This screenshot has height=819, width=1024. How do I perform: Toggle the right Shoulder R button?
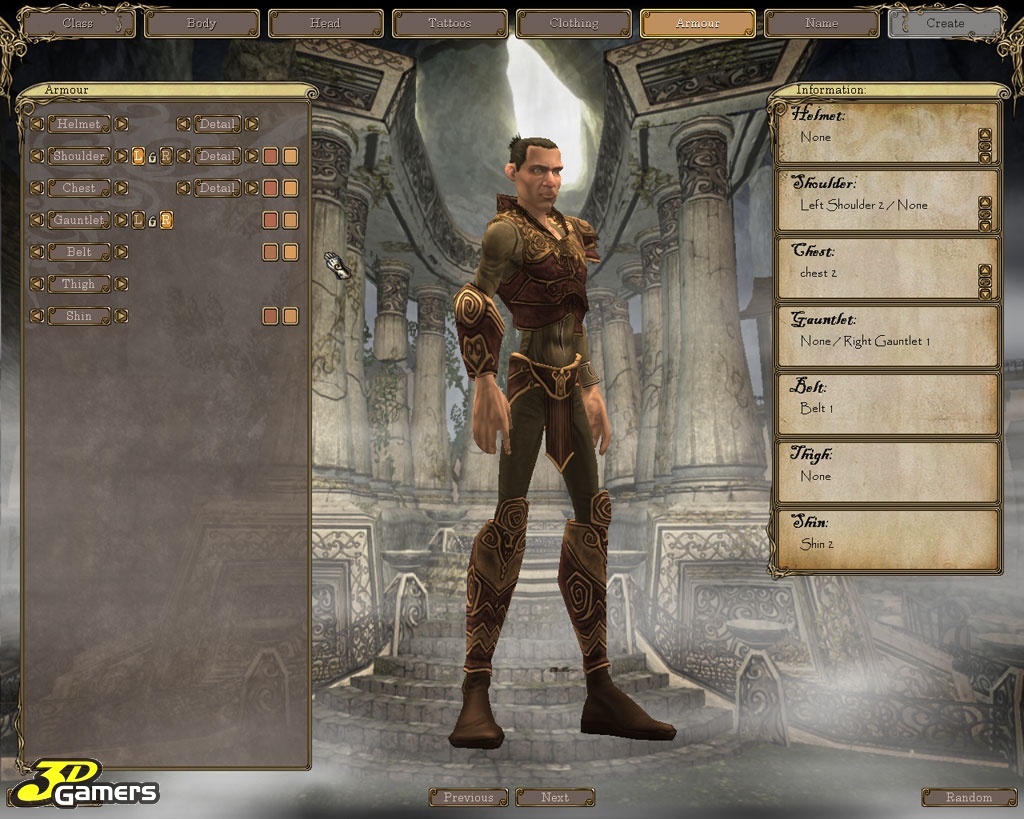click(166, 156)
